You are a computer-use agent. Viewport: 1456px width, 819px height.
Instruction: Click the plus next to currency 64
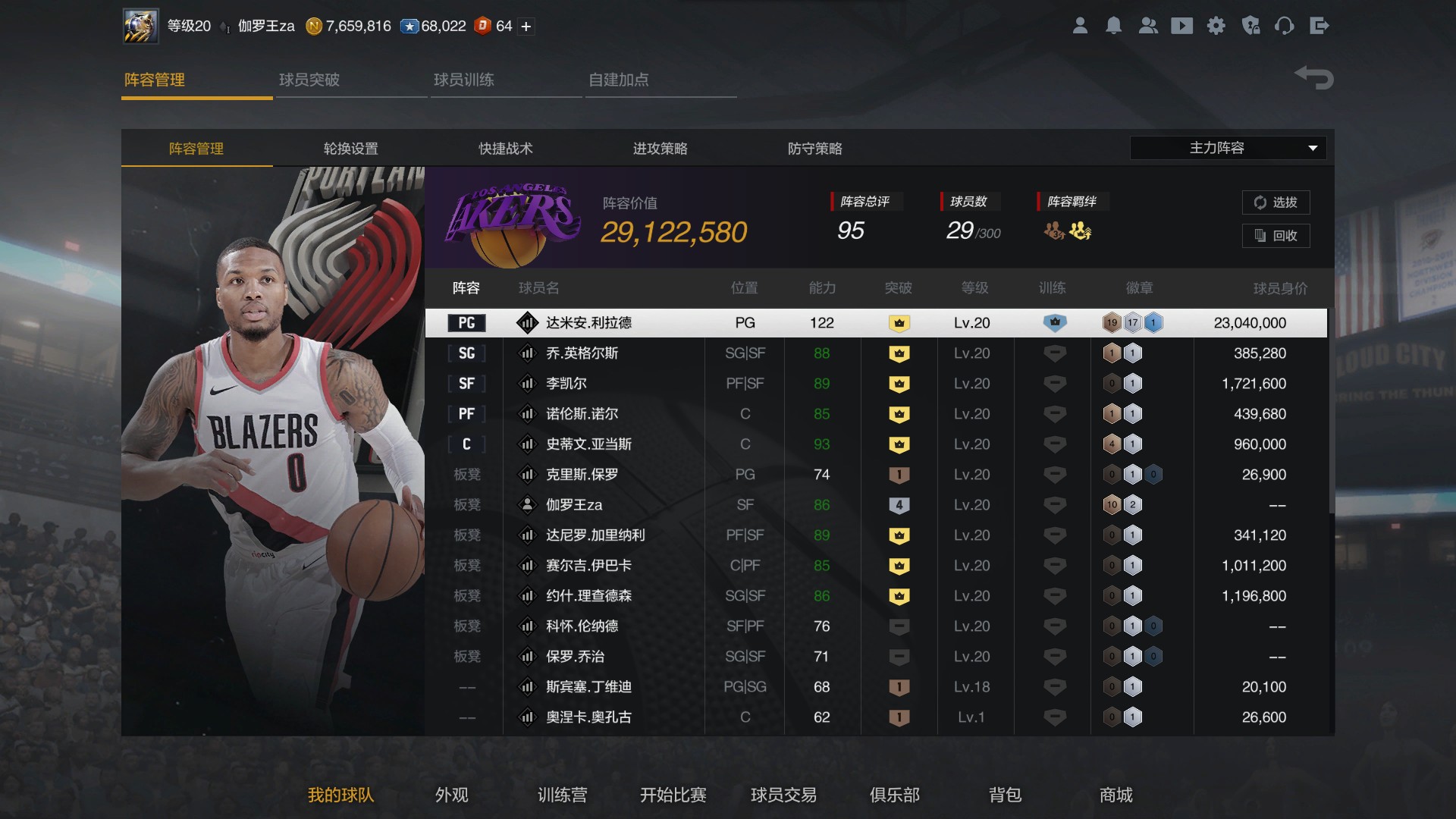coord(524,26)
